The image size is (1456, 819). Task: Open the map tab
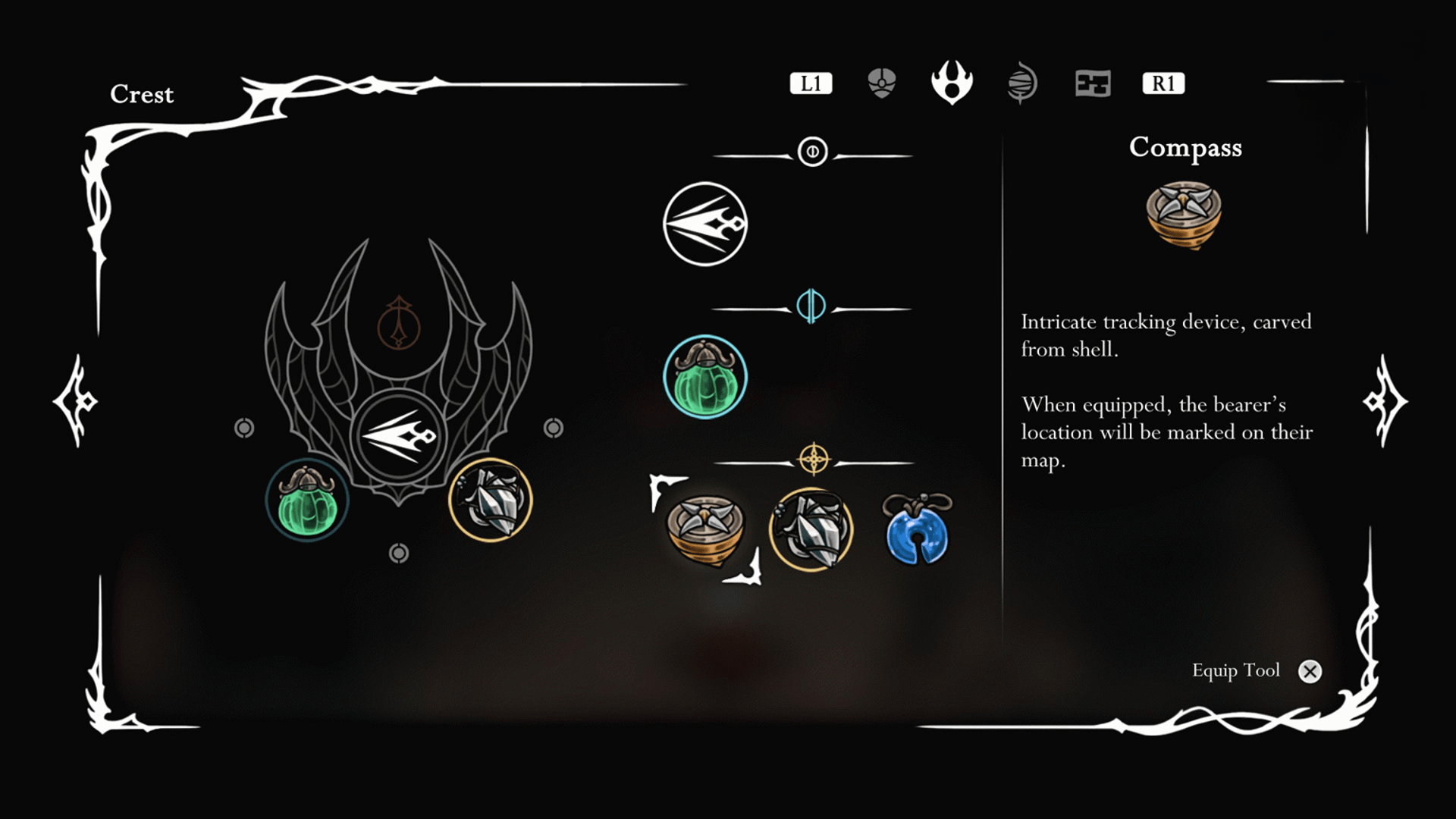pos(1093,83)
